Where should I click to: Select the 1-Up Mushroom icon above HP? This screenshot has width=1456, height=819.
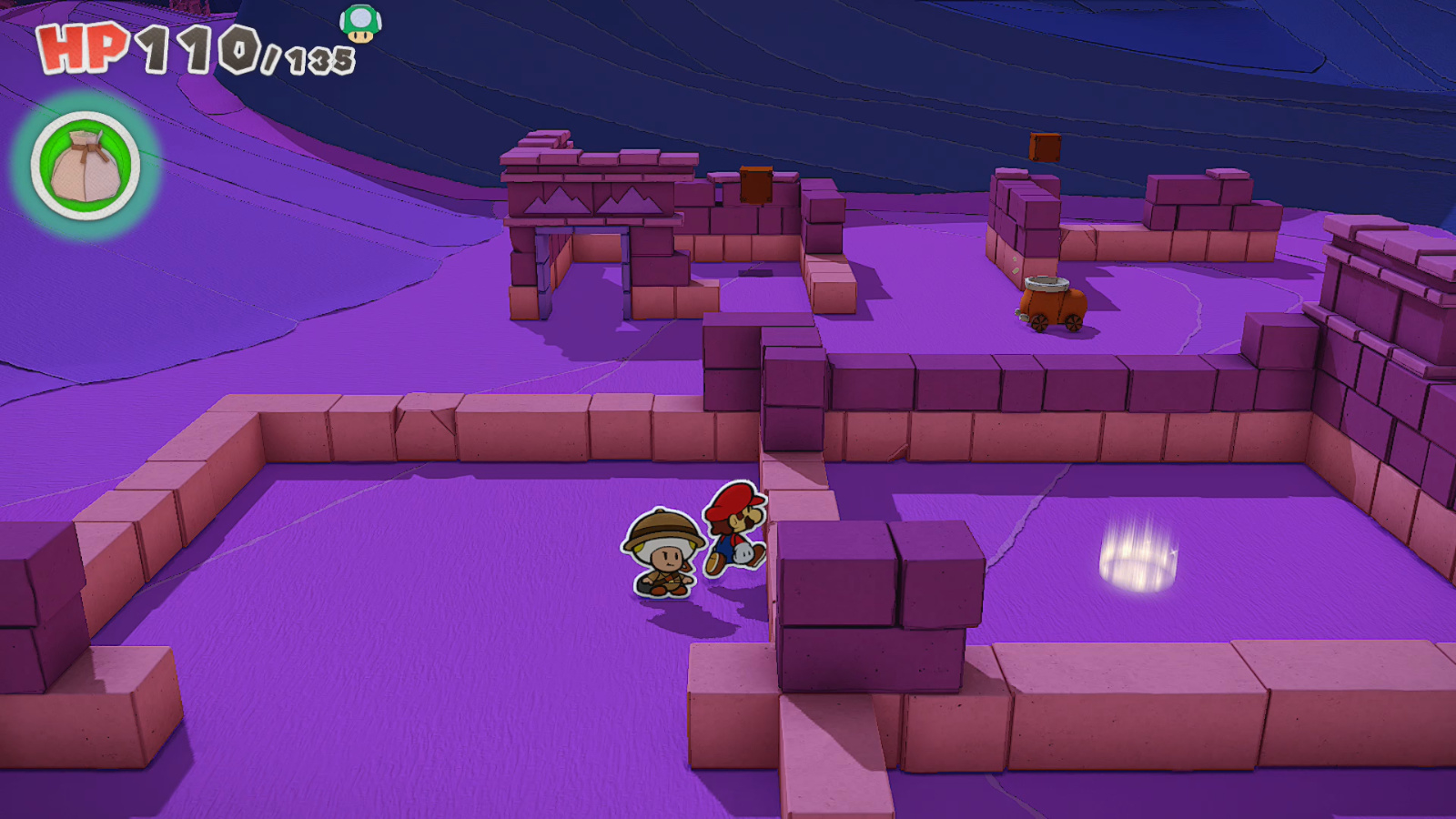click(361, 25)
